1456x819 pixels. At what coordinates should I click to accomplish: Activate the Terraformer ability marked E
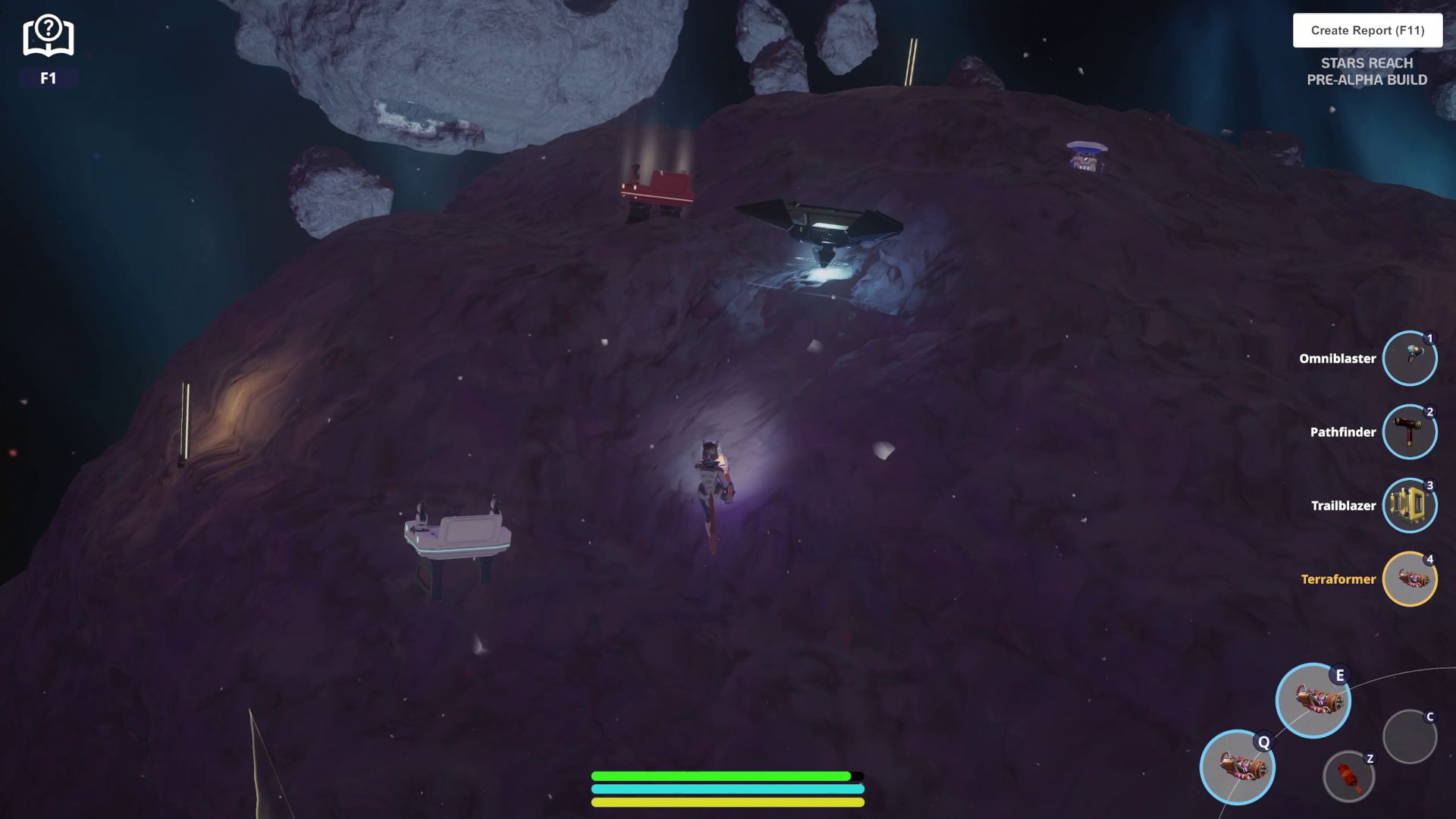tap(1313, 701)
